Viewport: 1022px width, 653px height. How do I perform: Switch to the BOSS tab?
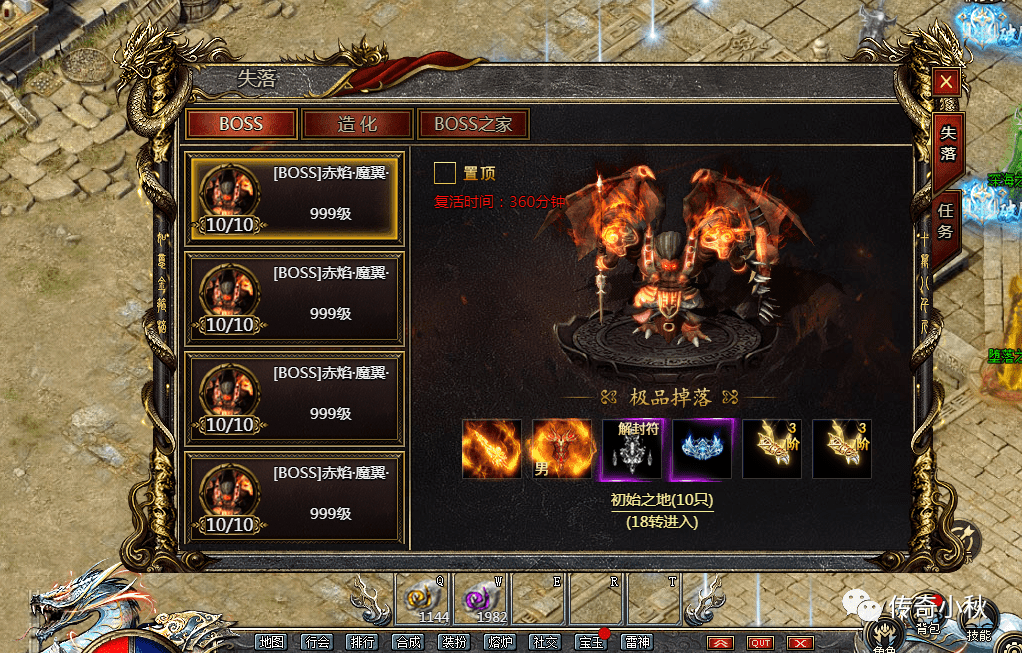point(241,125)
